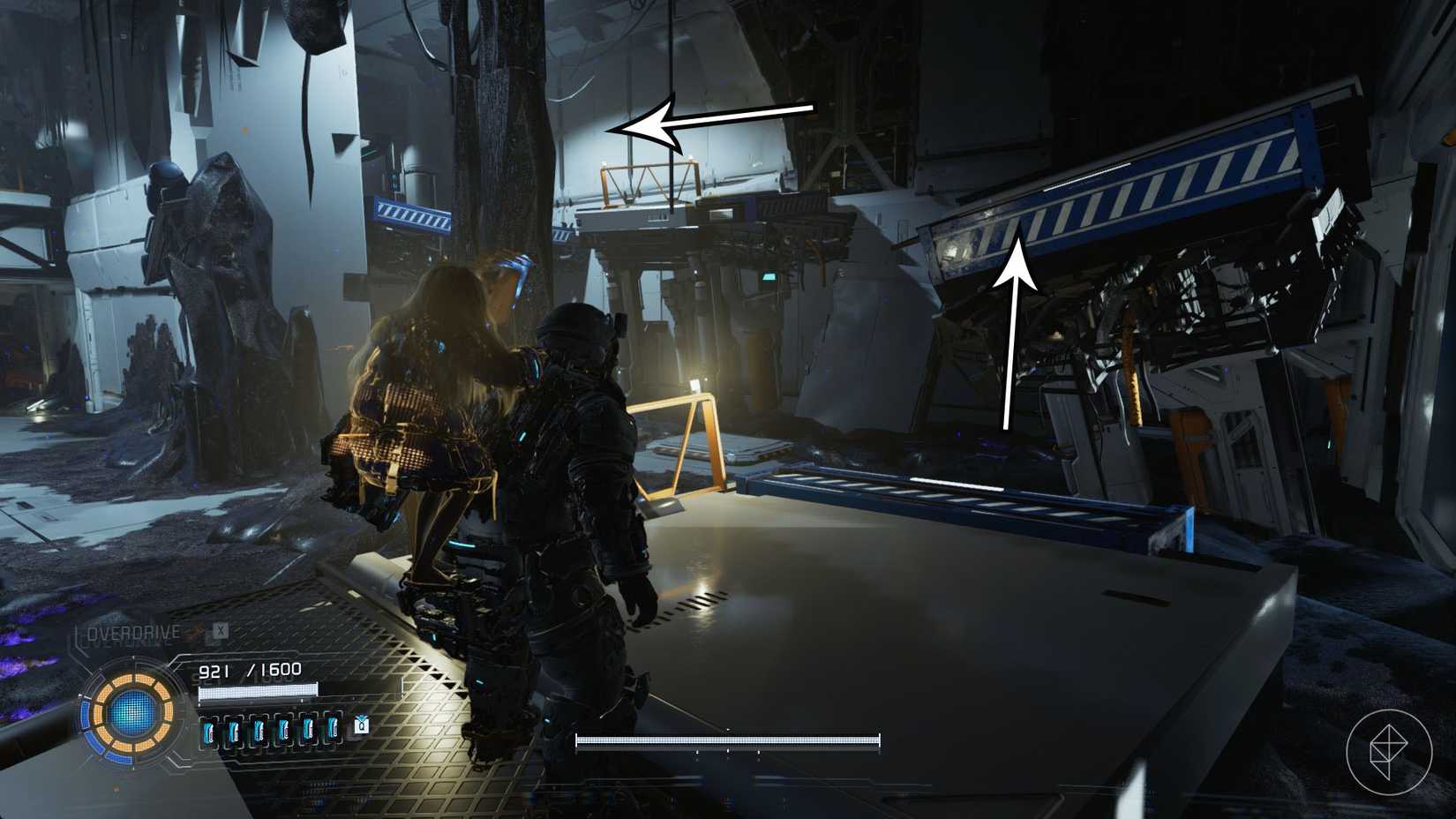Viewport: 1456px width, 819px height.
Task: Select the first blue battery cell icon
Action: click(x=209, y=729)
